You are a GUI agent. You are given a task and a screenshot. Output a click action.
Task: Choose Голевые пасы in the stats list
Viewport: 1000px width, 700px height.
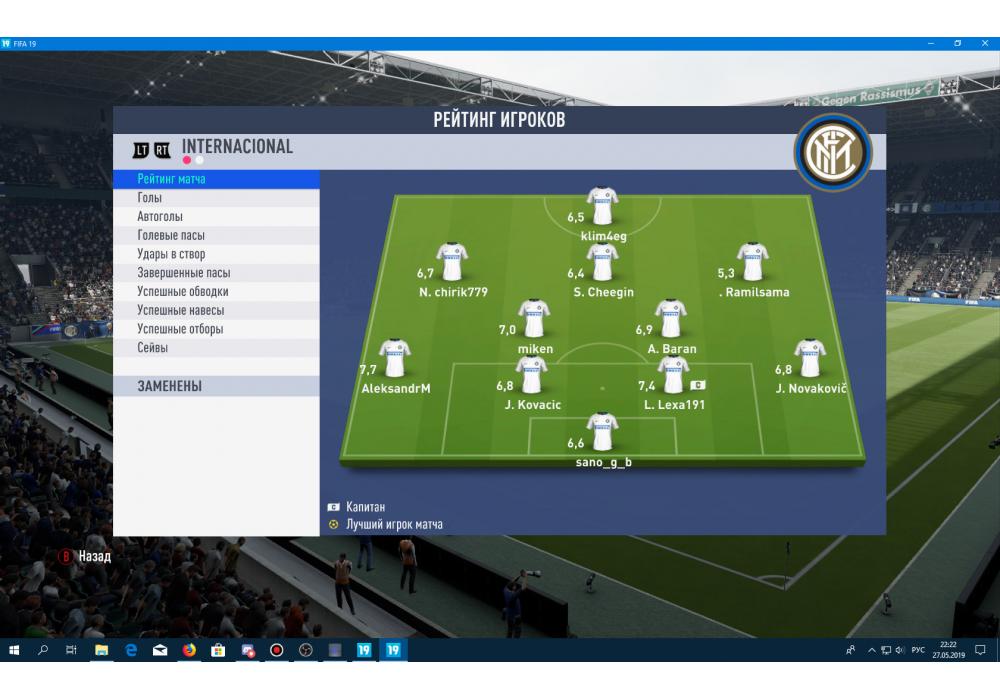tap(215, 236)
